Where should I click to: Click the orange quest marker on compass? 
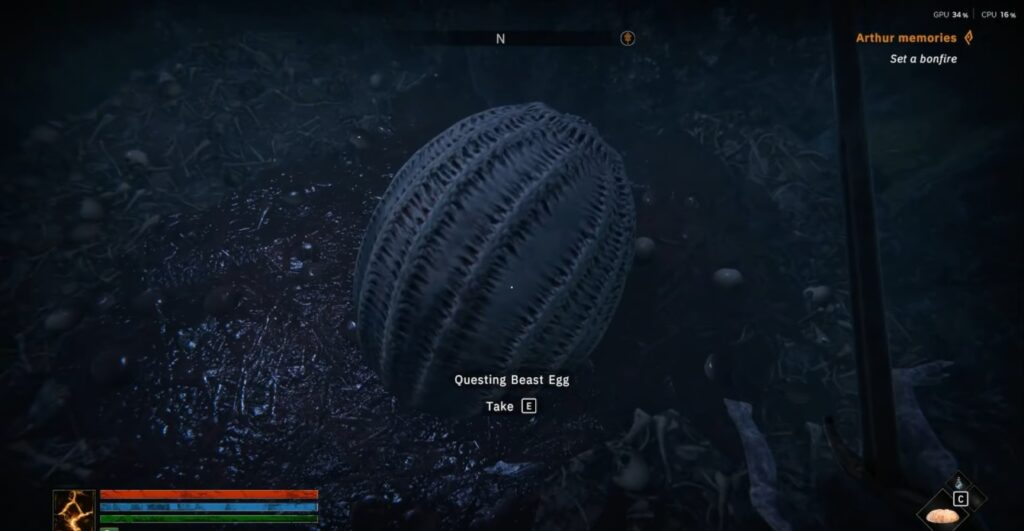click(626, 39)
